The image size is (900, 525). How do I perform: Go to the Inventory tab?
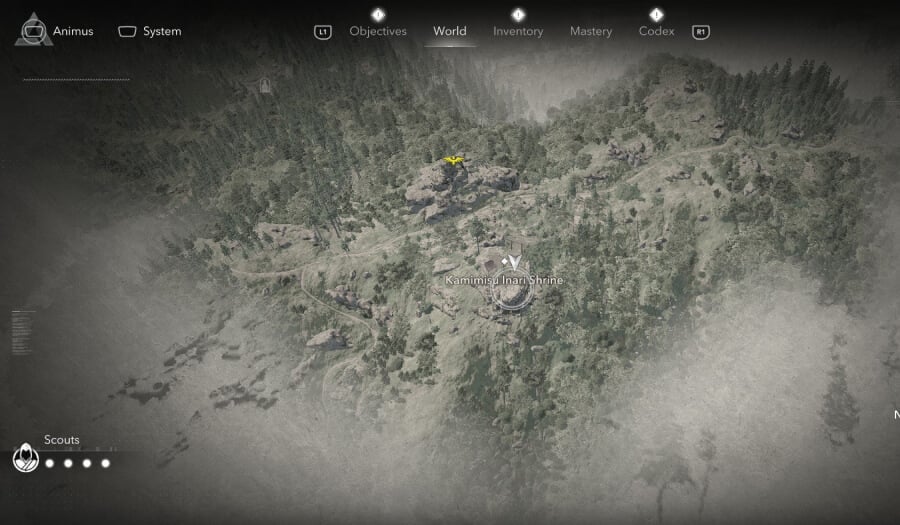[518, 31]
